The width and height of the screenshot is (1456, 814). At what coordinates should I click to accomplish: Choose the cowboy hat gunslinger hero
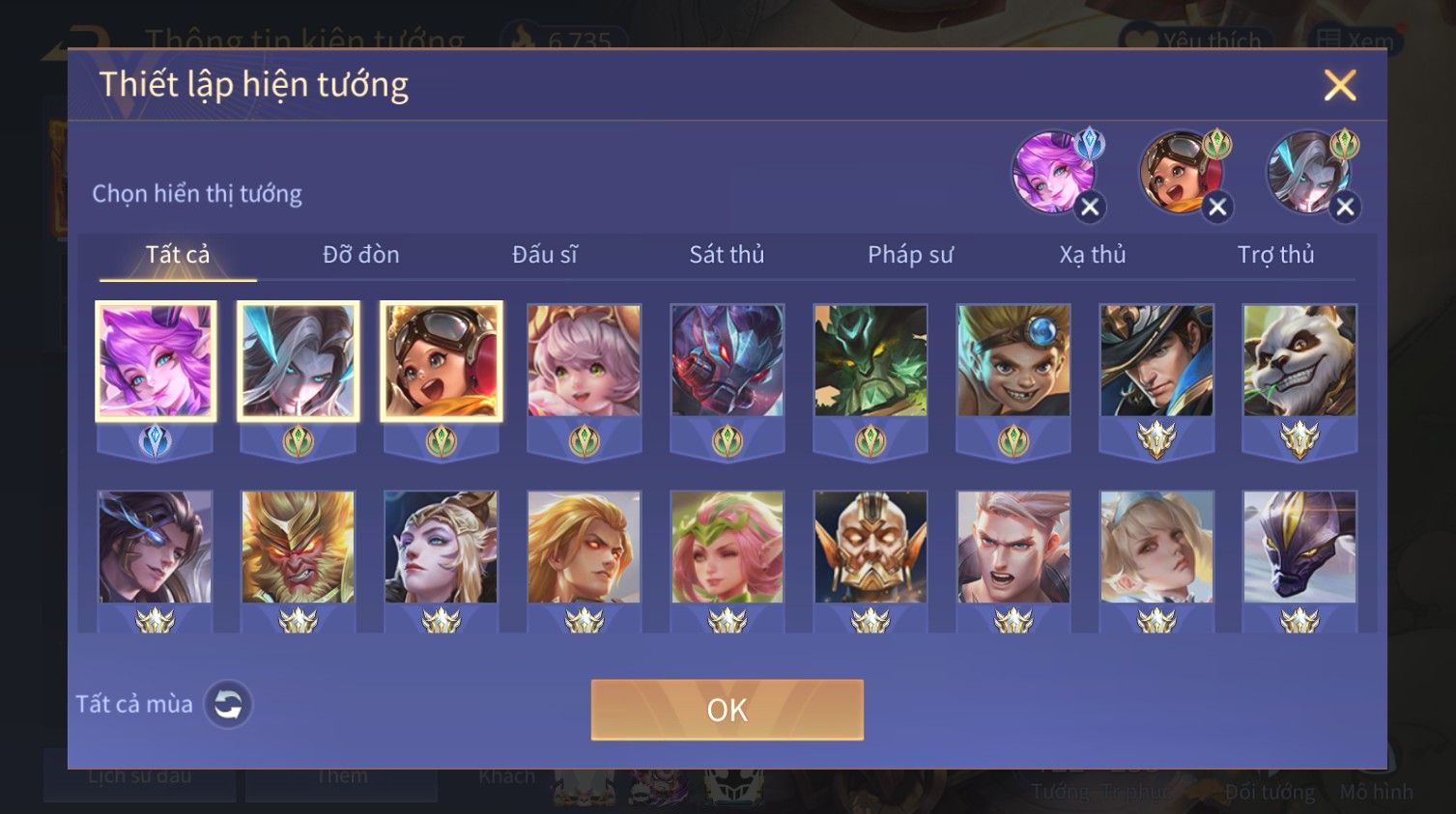point(1156,361)
